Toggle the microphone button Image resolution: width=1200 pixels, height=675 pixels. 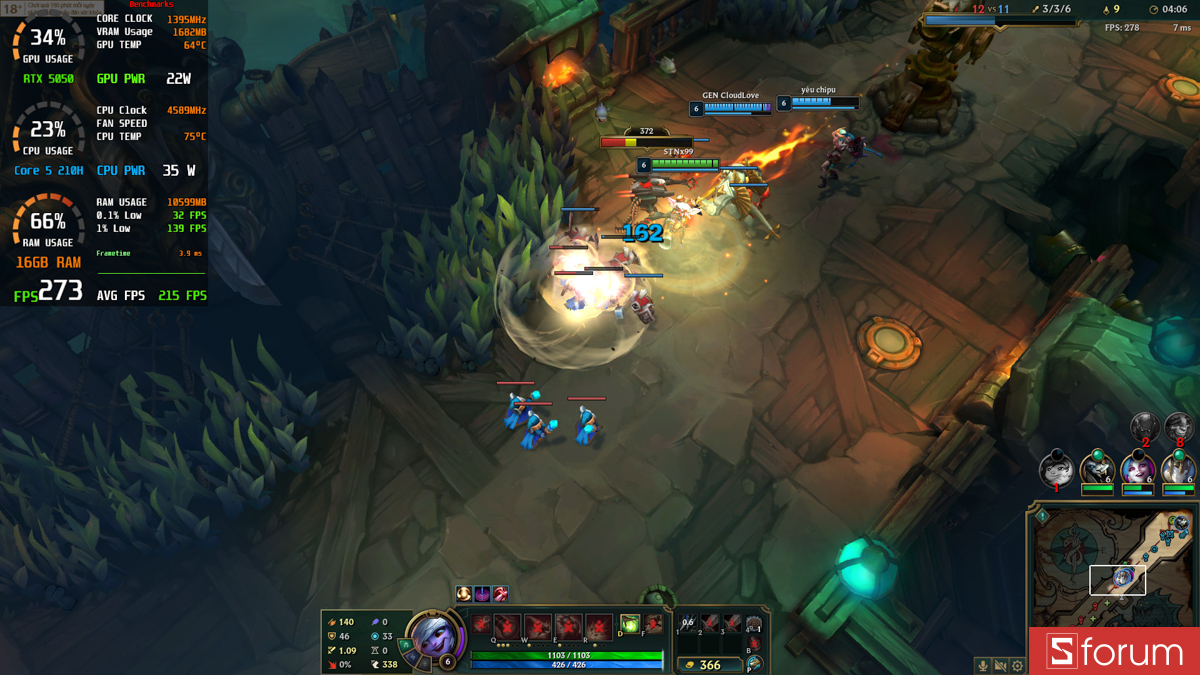point(982,665)
